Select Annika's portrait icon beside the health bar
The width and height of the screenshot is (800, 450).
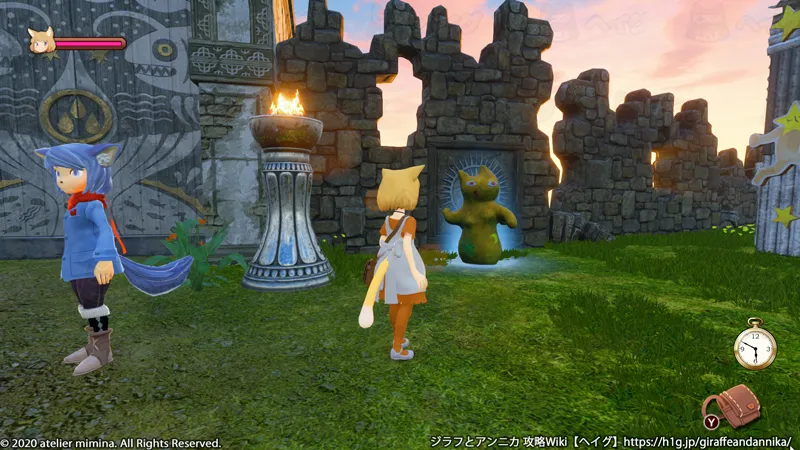pos(41,42)
